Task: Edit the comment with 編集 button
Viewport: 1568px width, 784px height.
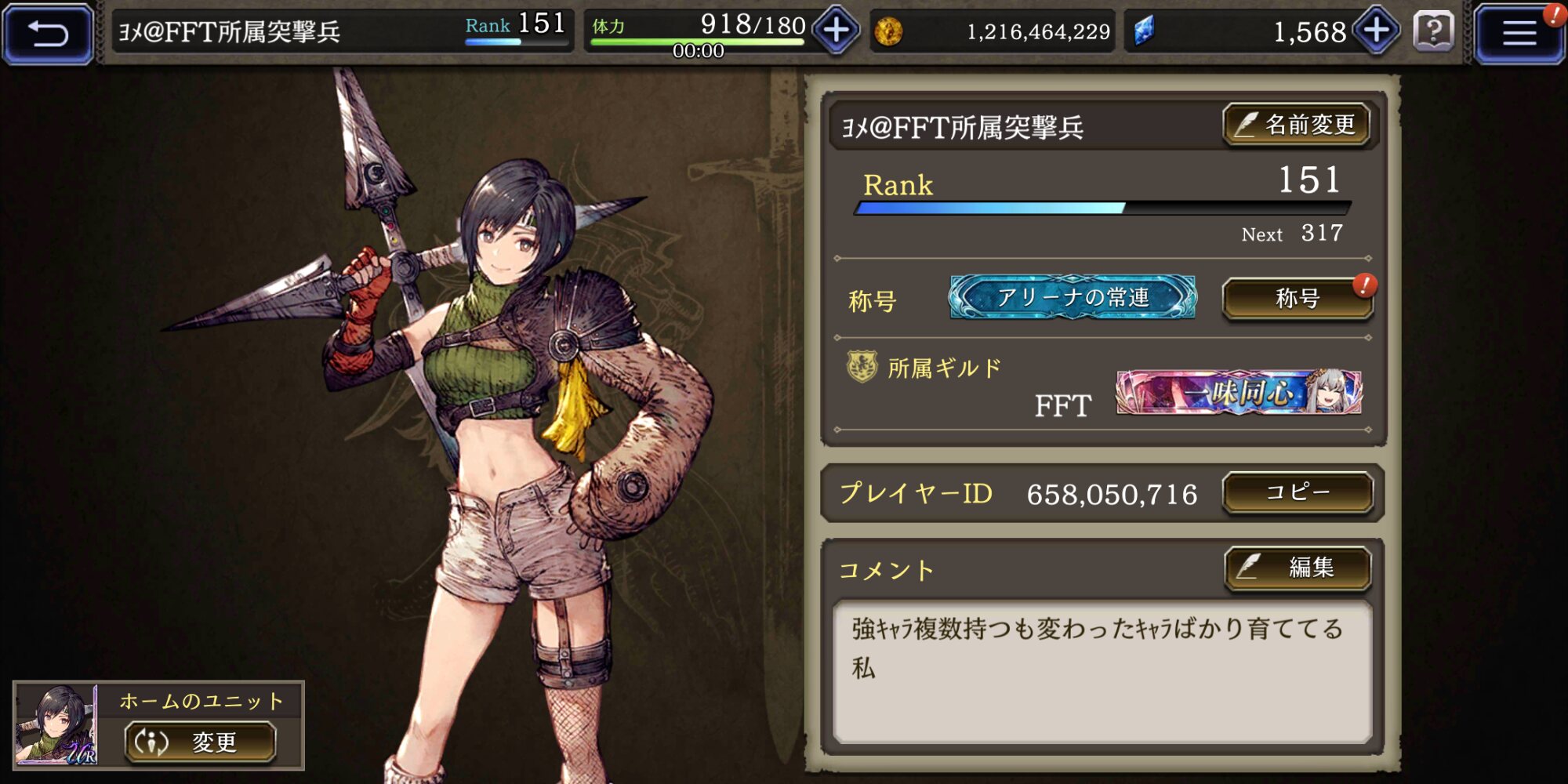Action: 1298,568
